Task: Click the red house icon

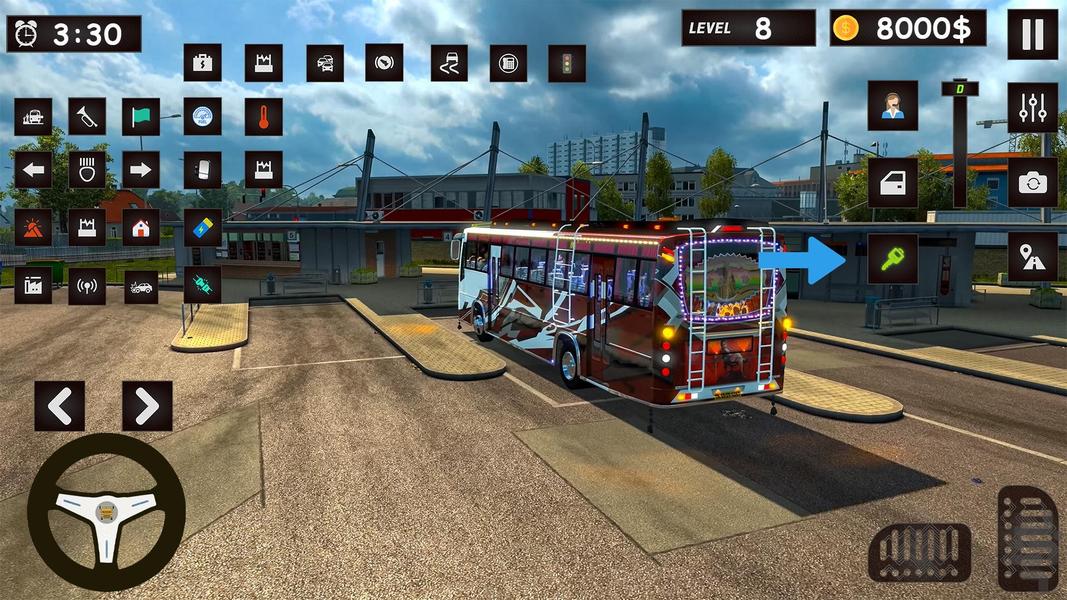Action: point(141,227)
